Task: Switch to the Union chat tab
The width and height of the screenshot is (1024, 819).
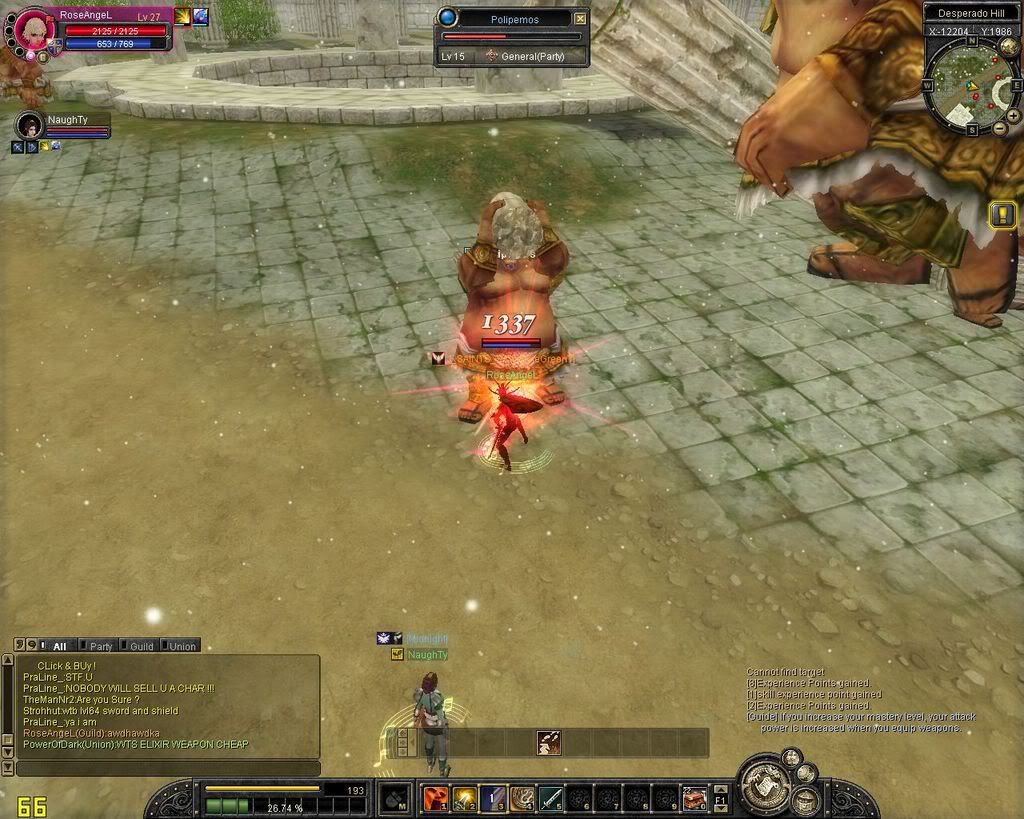Action: pyautogui.click(x=182, y=646)
